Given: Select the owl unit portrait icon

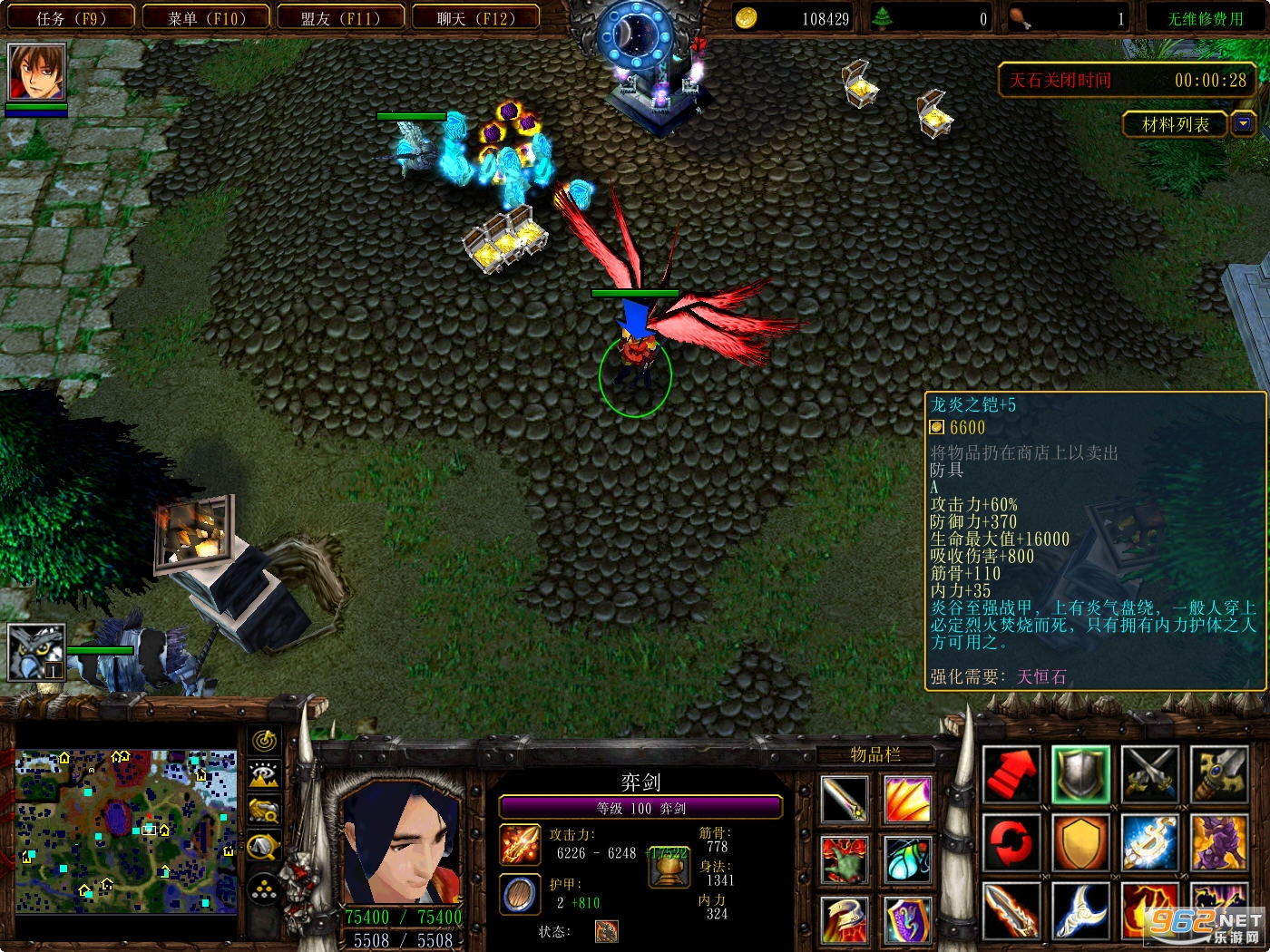Looking at the screenshot, I should tap(36, 652).
